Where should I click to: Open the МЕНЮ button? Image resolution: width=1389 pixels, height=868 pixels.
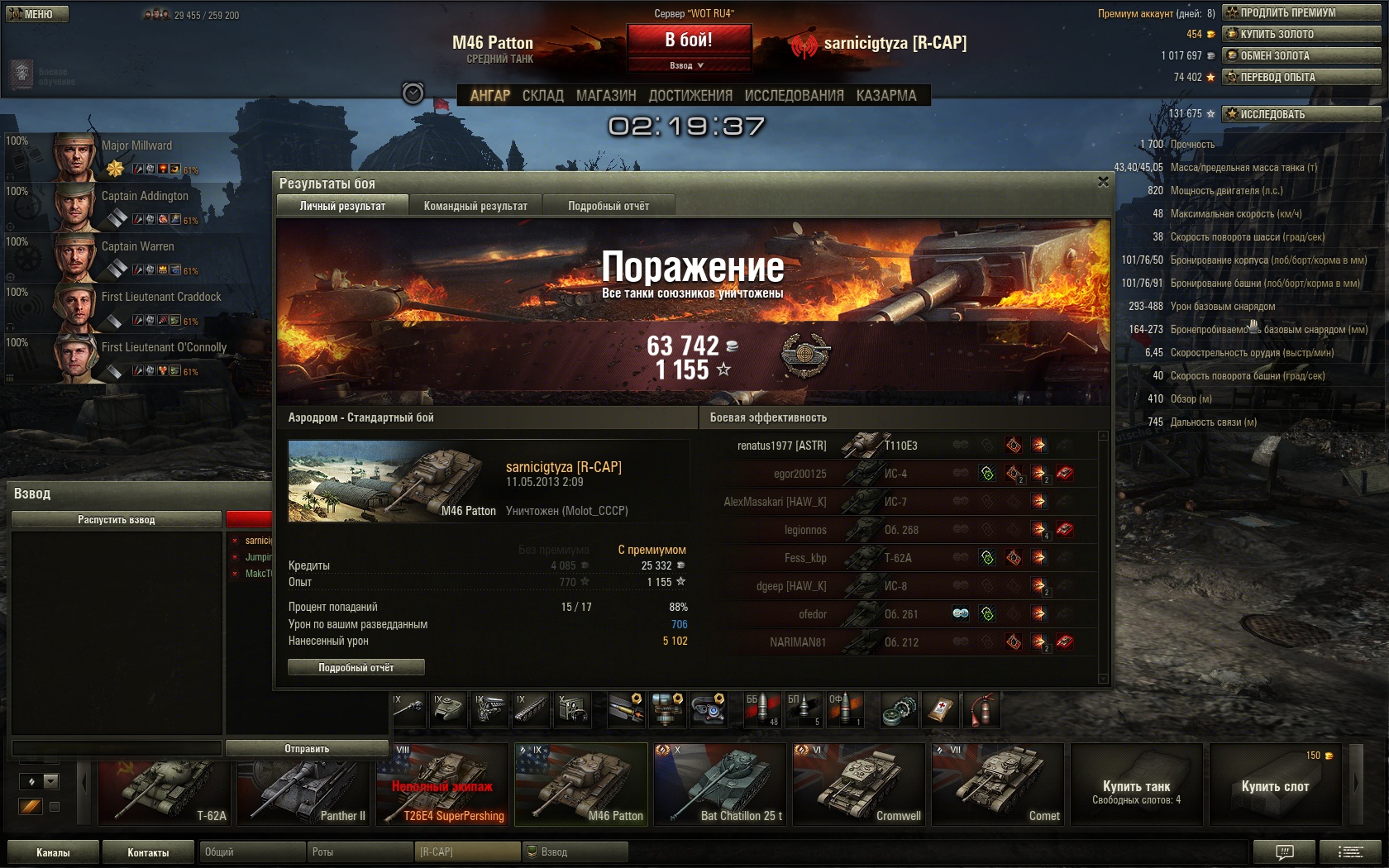pos(37,14)
